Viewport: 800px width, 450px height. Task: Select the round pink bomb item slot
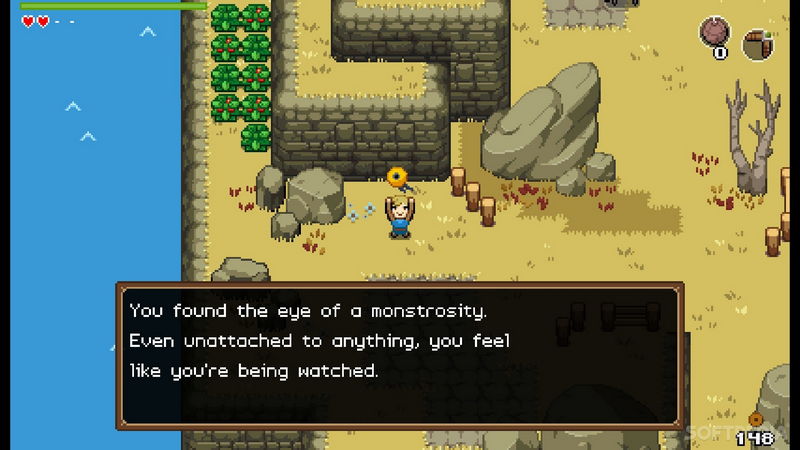point(715,33)
